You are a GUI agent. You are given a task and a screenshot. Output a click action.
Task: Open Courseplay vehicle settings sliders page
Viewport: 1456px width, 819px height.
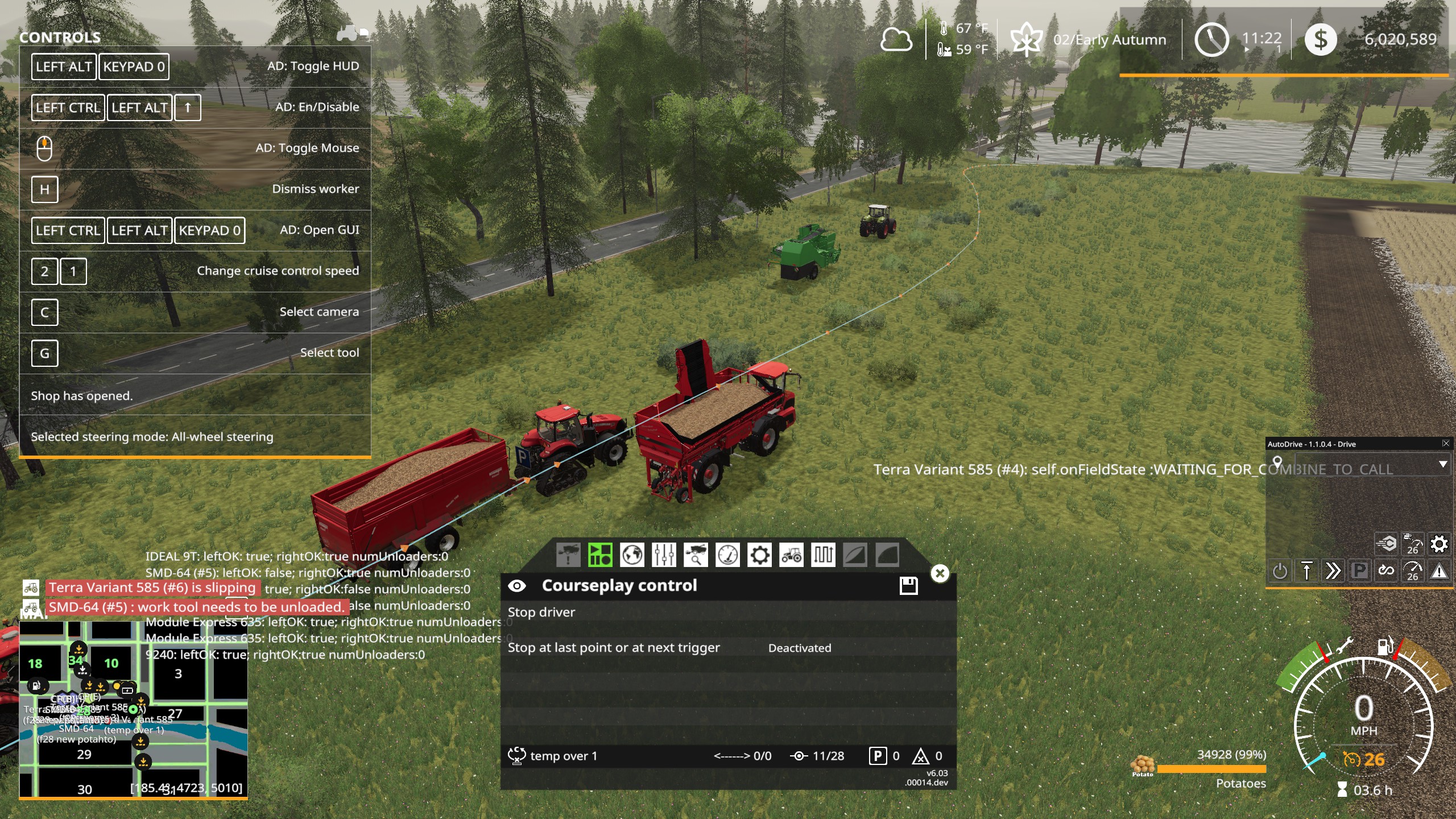(x=664, y=555)
